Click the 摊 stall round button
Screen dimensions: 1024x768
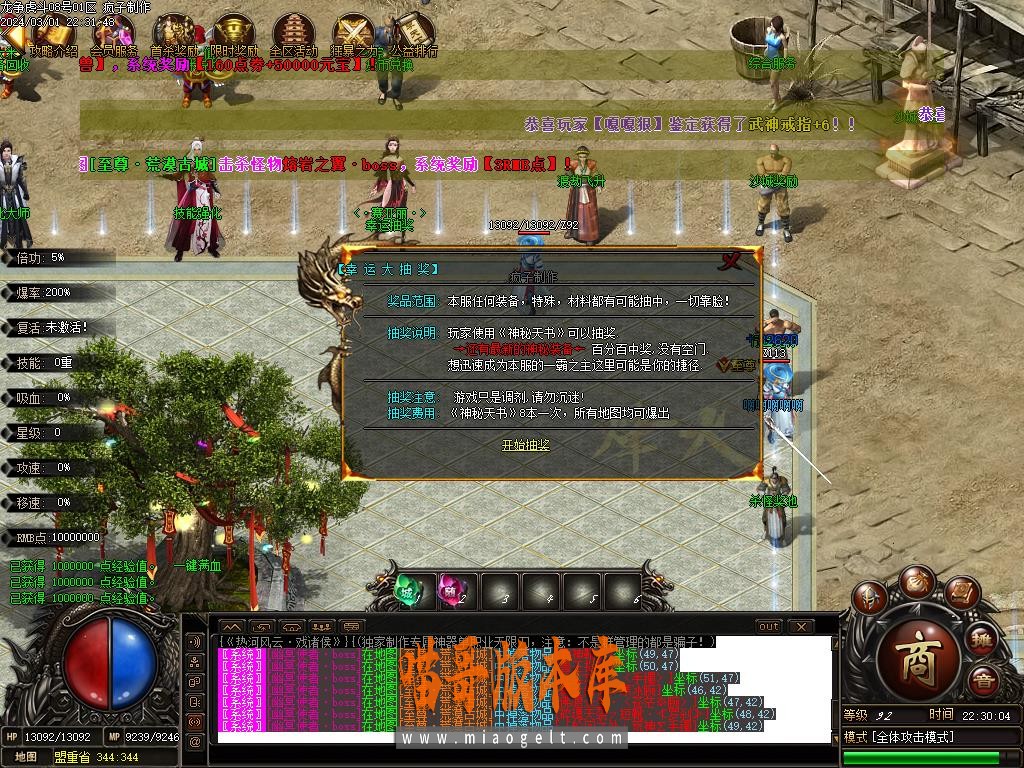[983, 639]
